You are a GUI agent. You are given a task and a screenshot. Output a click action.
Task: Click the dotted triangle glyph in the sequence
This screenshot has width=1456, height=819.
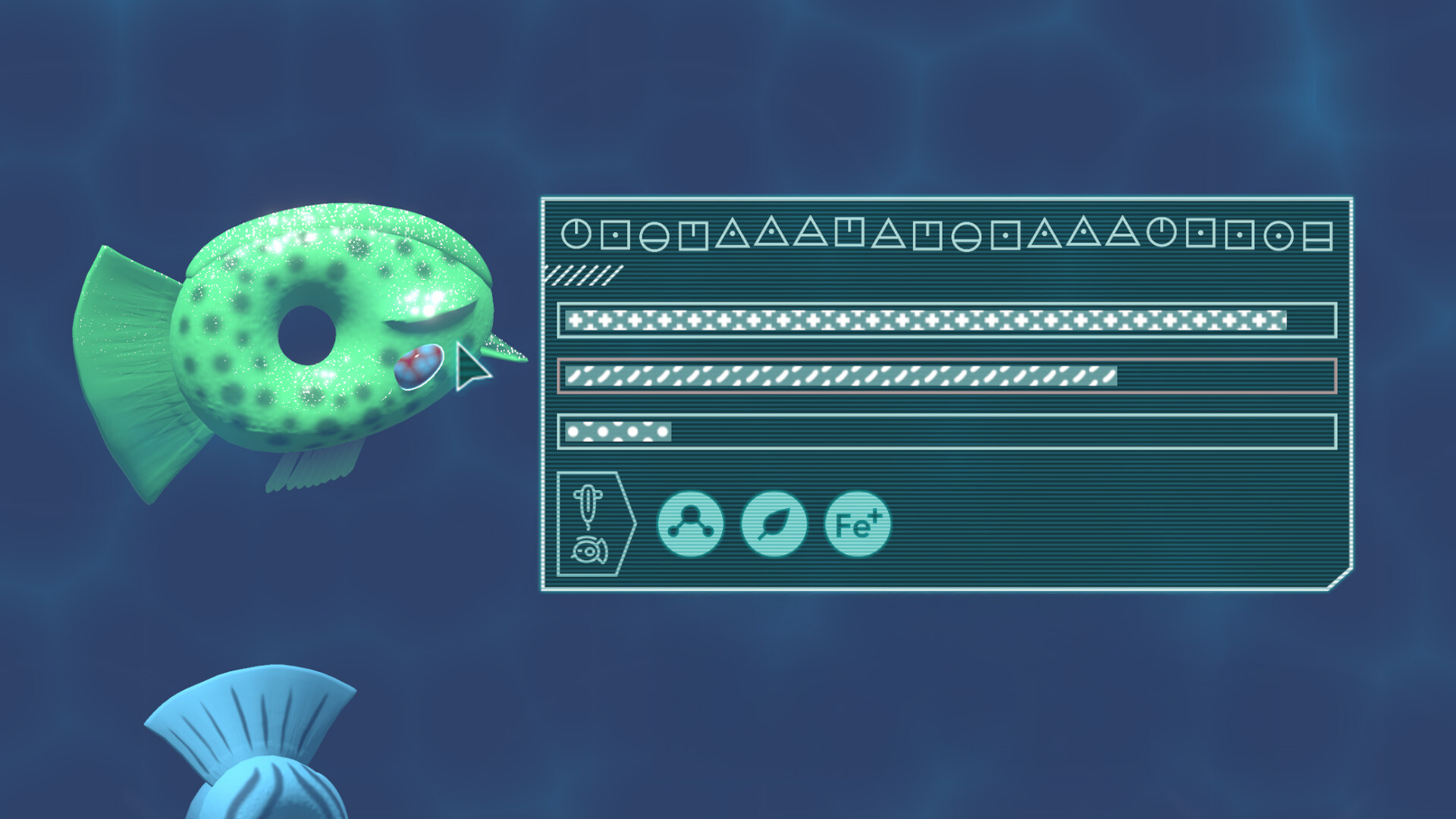pyautogui.click(x=732, y=237)
